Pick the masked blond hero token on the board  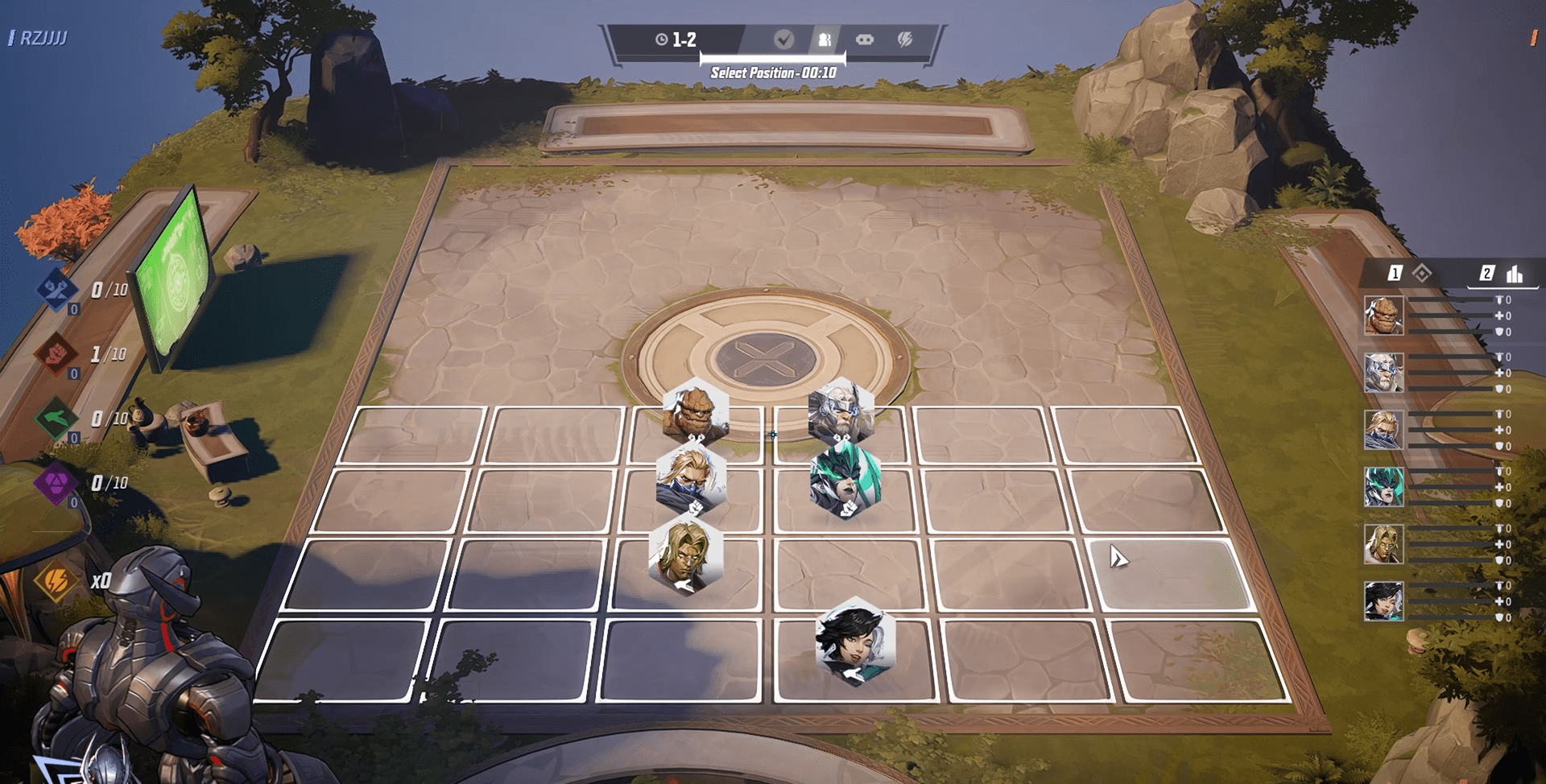690,477
